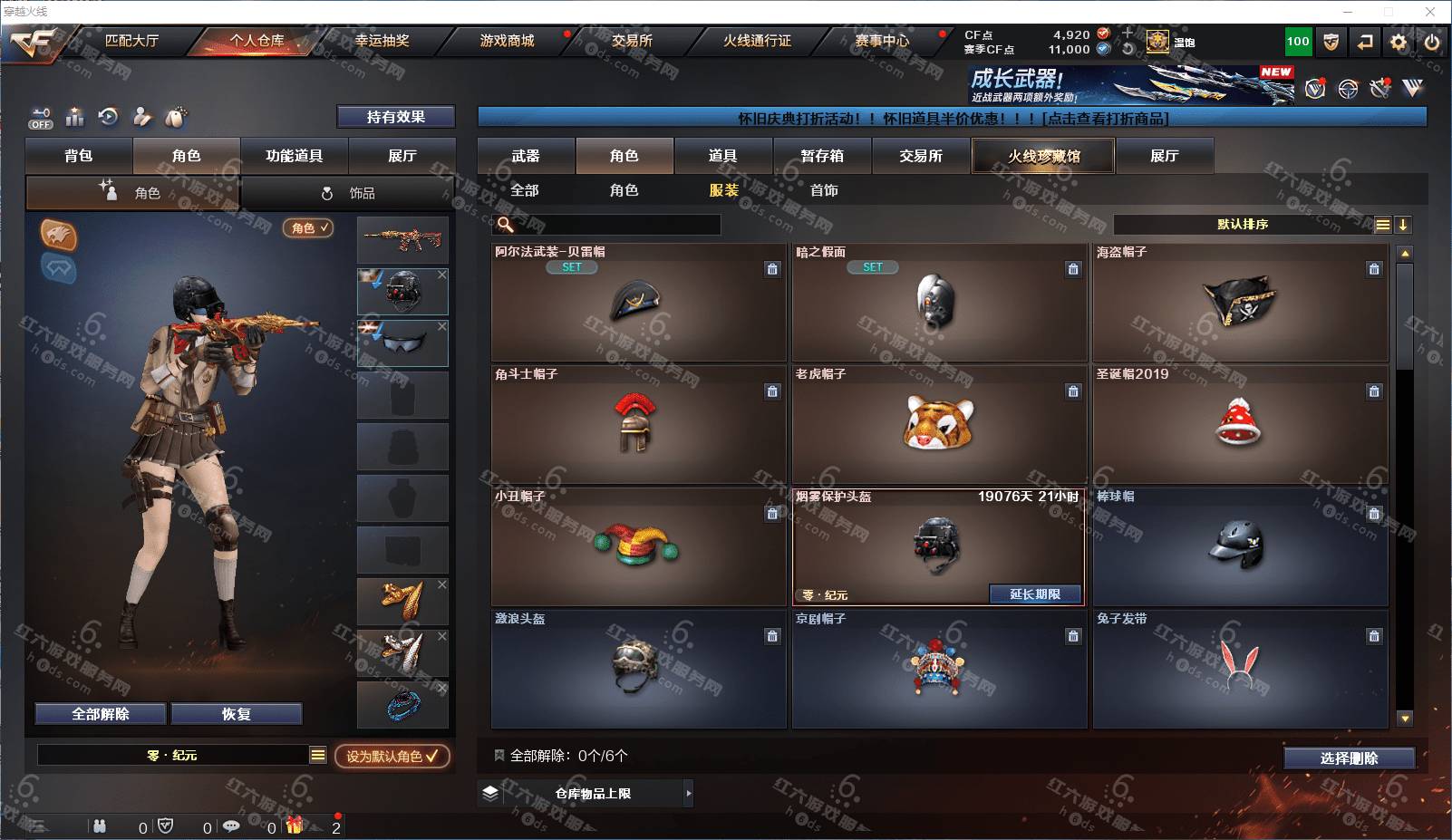Select the 老虎帽子 tiger hat item
Image resolution: width=1452 pixels, height=840 pixels.
click(938, 425)
